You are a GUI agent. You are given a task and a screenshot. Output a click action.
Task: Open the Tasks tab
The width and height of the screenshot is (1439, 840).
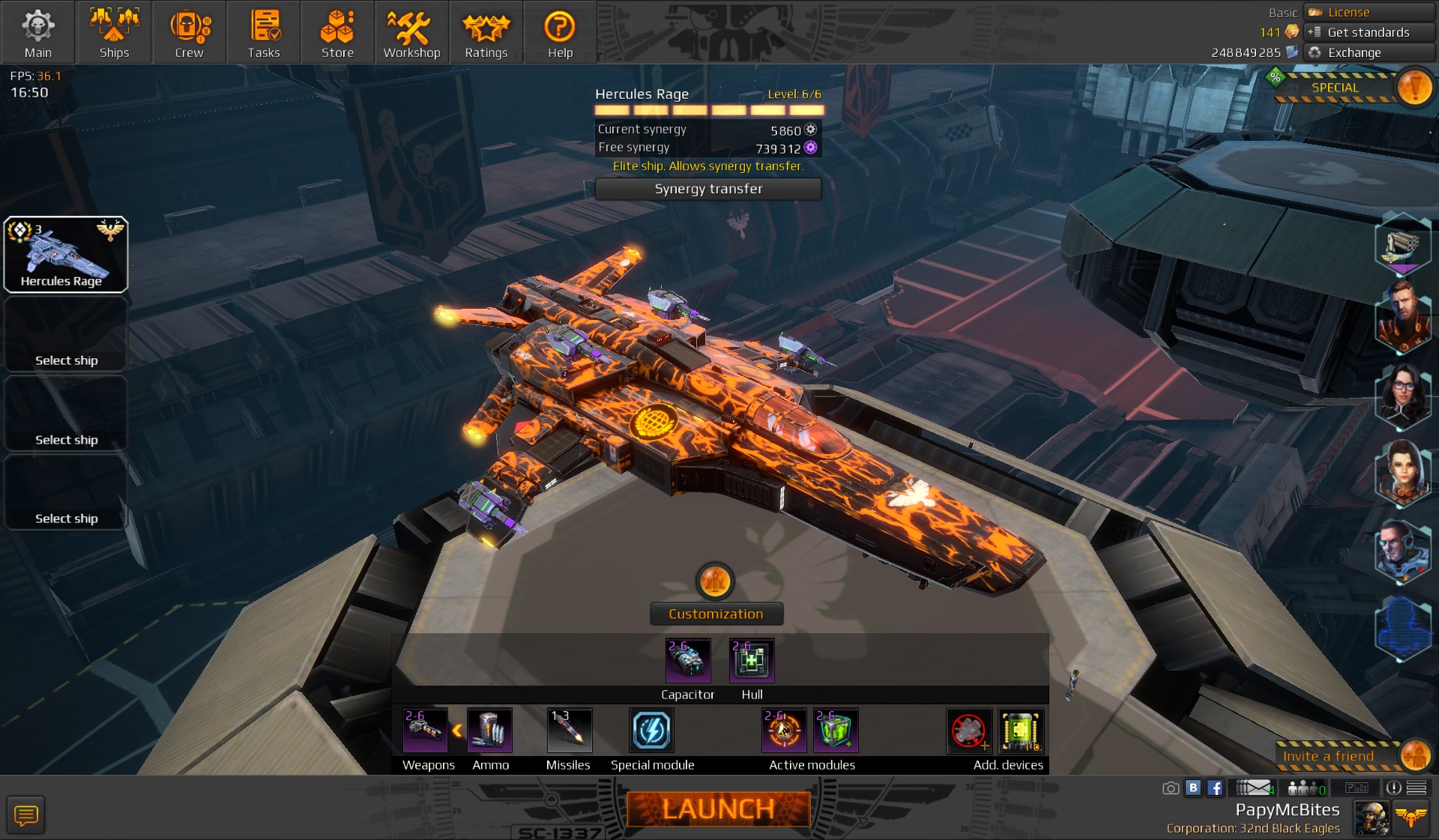coord(264,32)
